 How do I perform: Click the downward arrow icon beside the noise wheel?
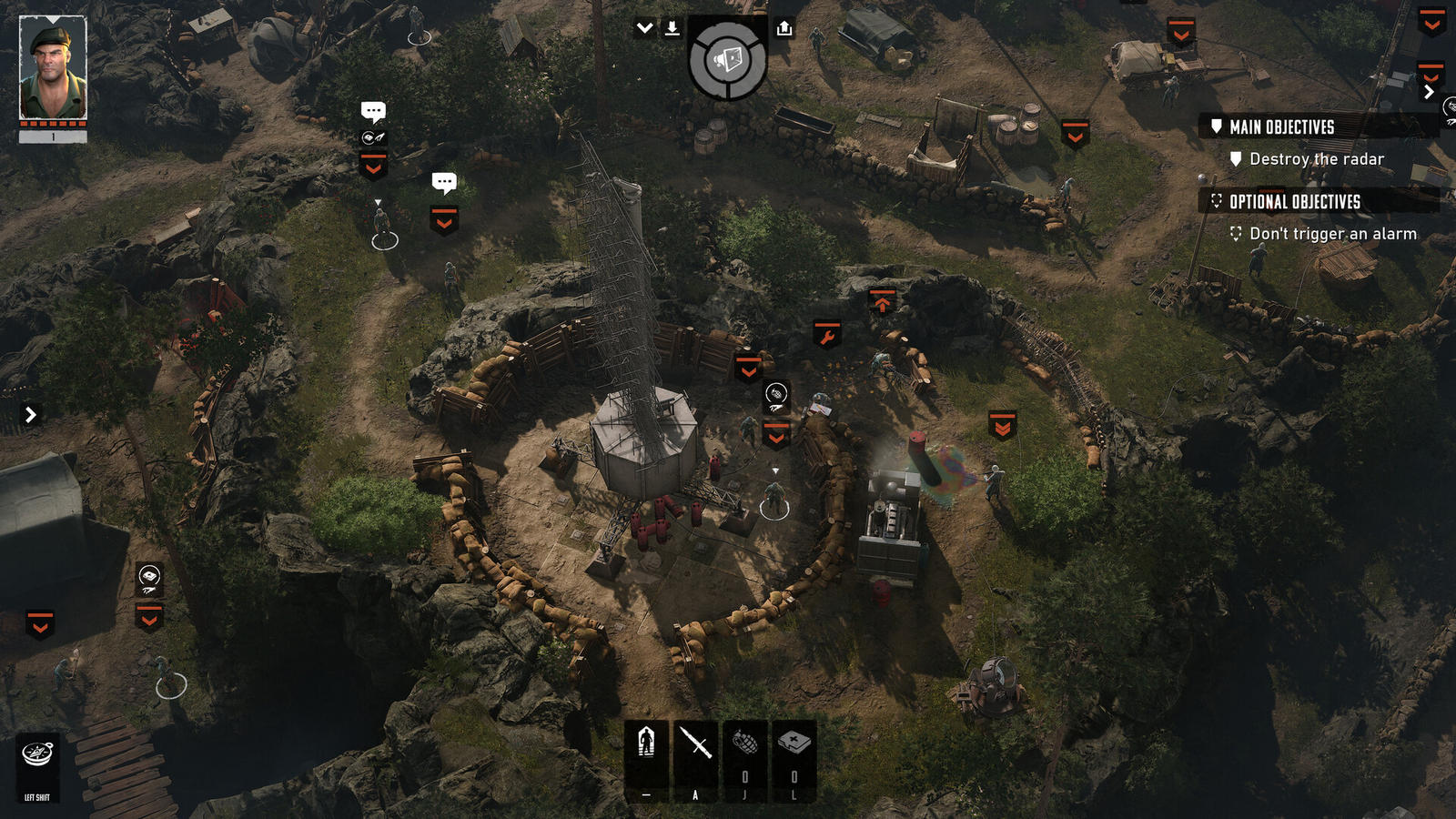[x=672, y=27]
